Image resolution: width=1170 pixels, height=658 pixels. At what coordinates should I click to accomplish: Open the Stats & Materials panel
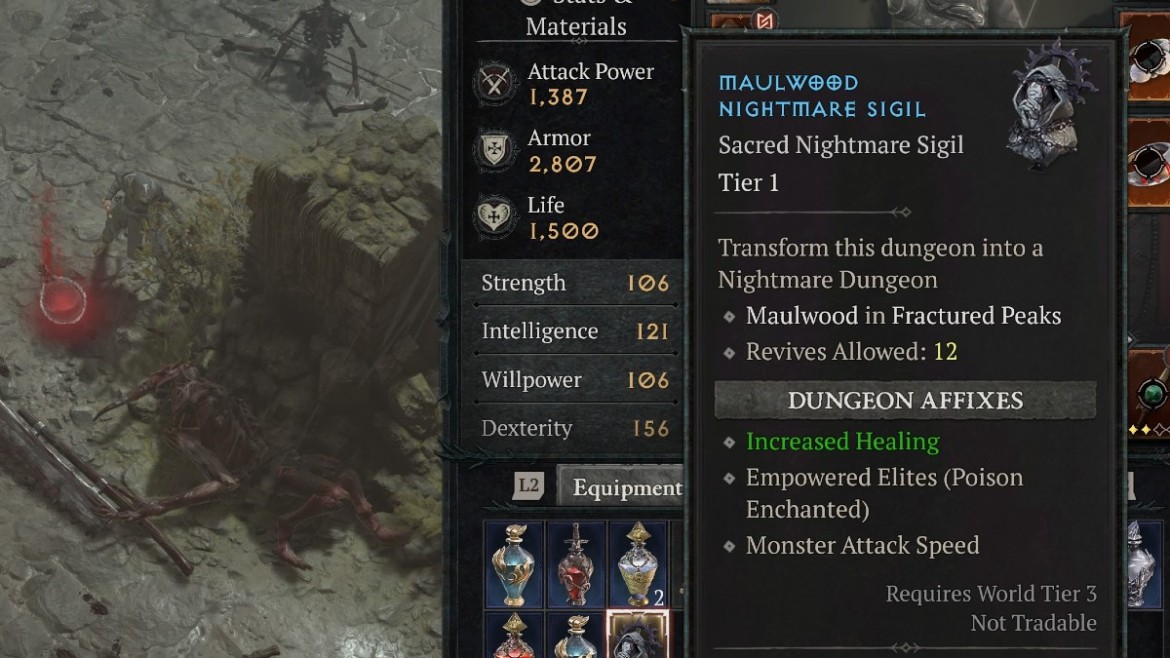tap(576, 20)
